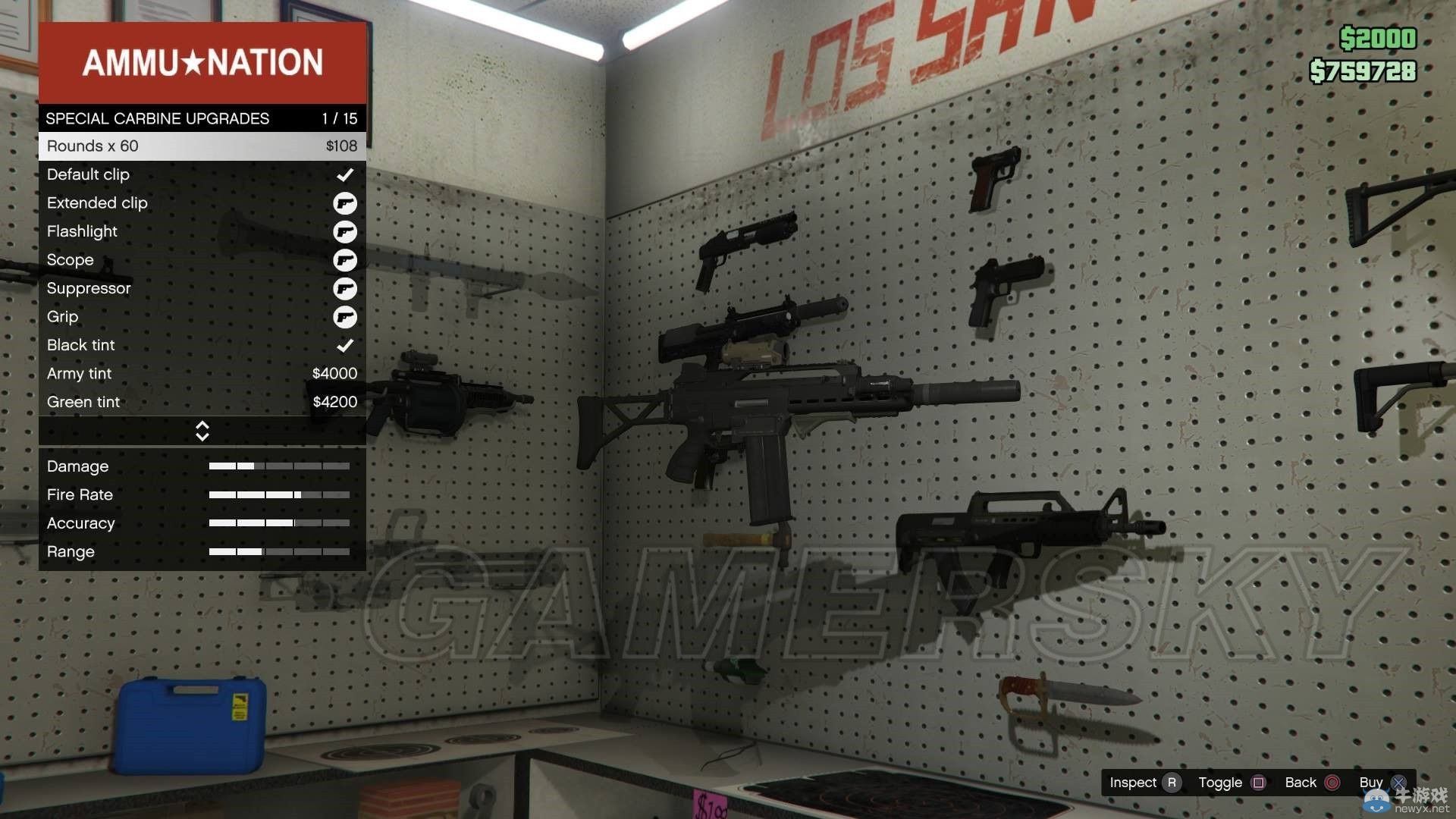The image size is (1456, 819).
Task: Select the weapon icon beside Scope
Action: 347,259
